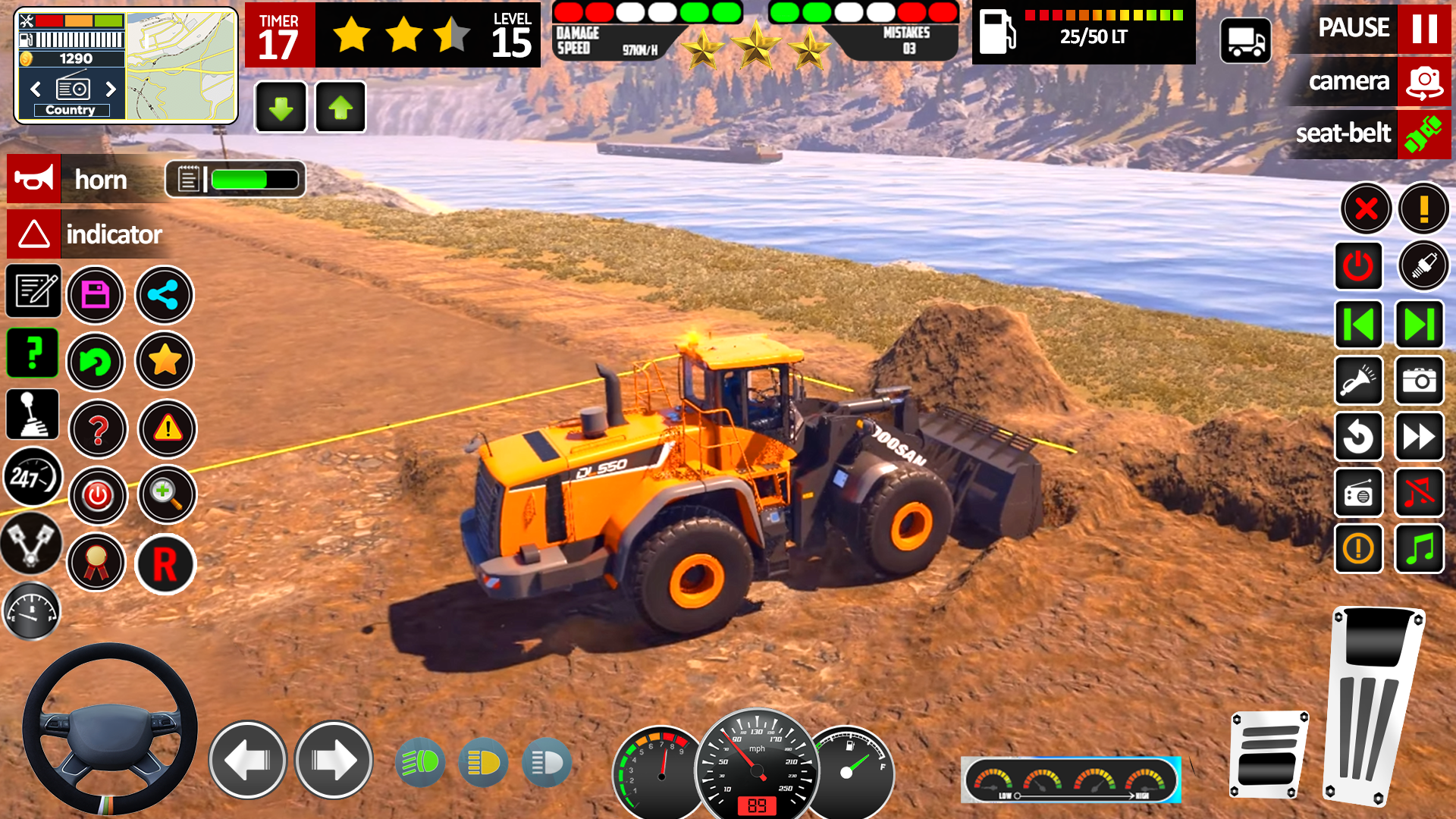
Task: Mute music with the crossed-out note
Action: (1419, 493)
